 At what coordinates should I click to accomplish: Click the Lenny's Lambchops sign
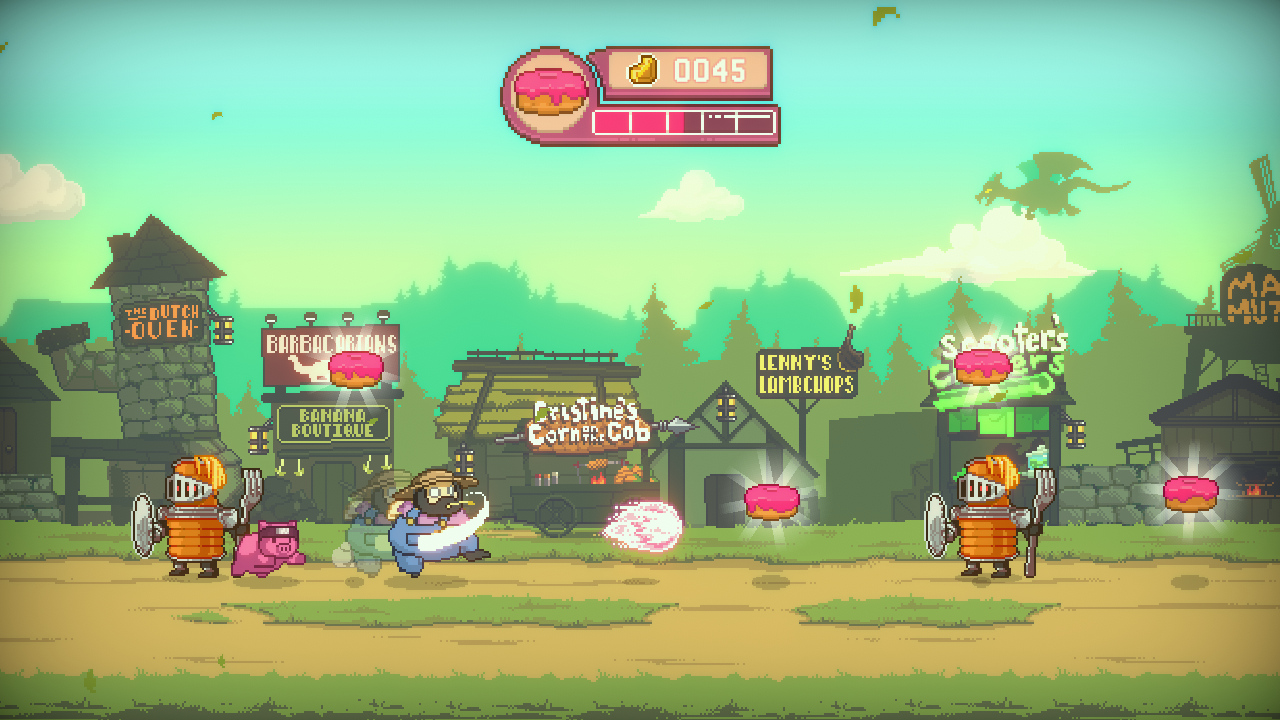tap(805, 374)
